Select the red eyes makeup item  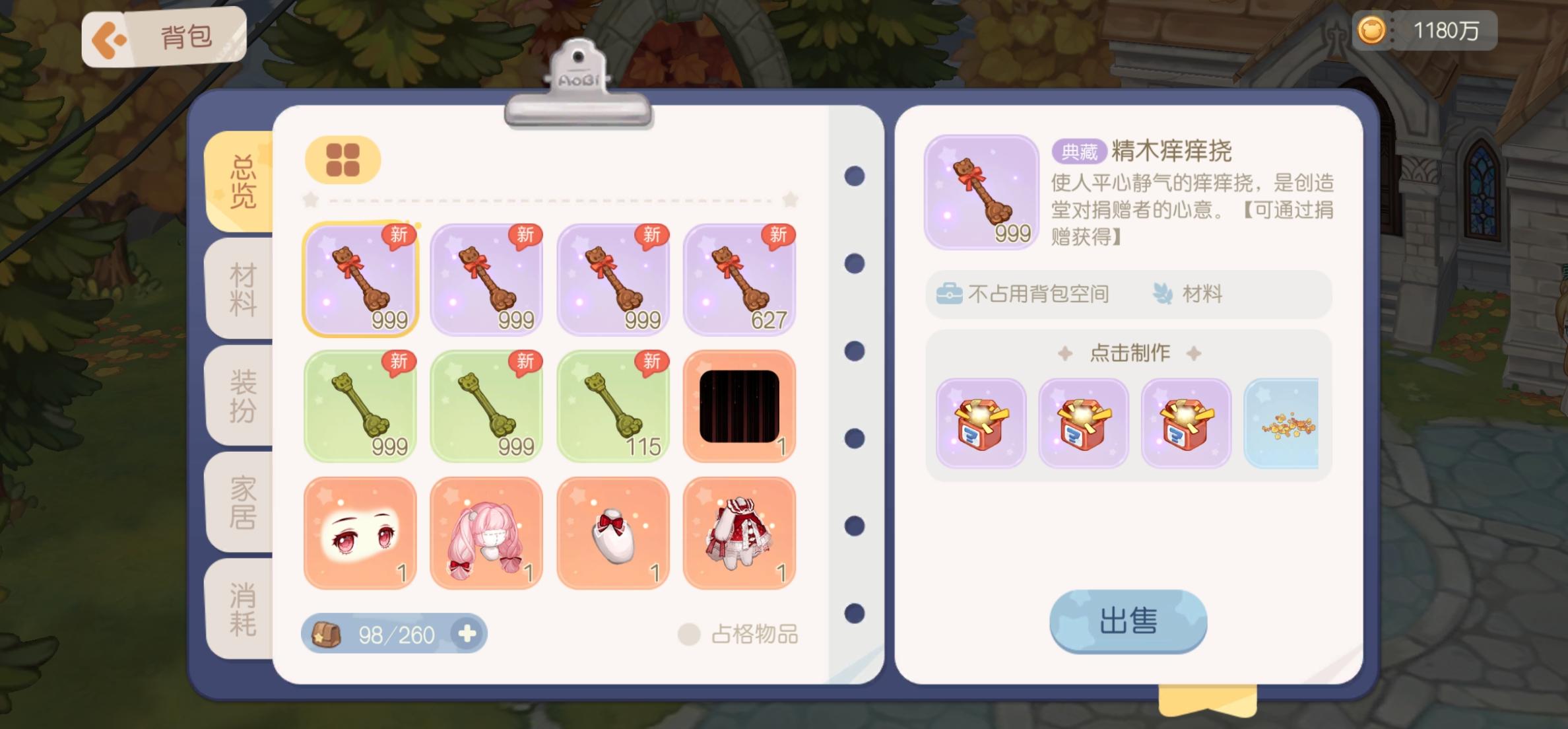point(360,532)
